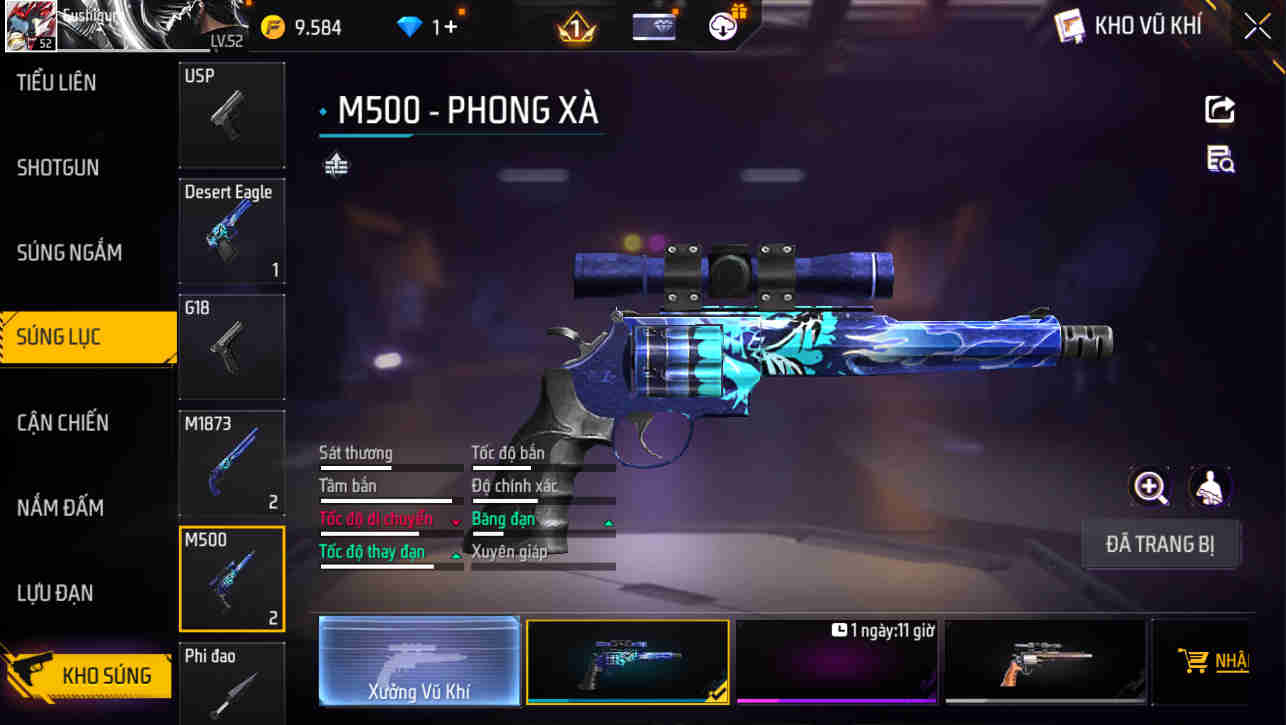Open KHO SÚNG with the pistol icon
Screen dimensions: 1286x725
[x=88, y=676]
